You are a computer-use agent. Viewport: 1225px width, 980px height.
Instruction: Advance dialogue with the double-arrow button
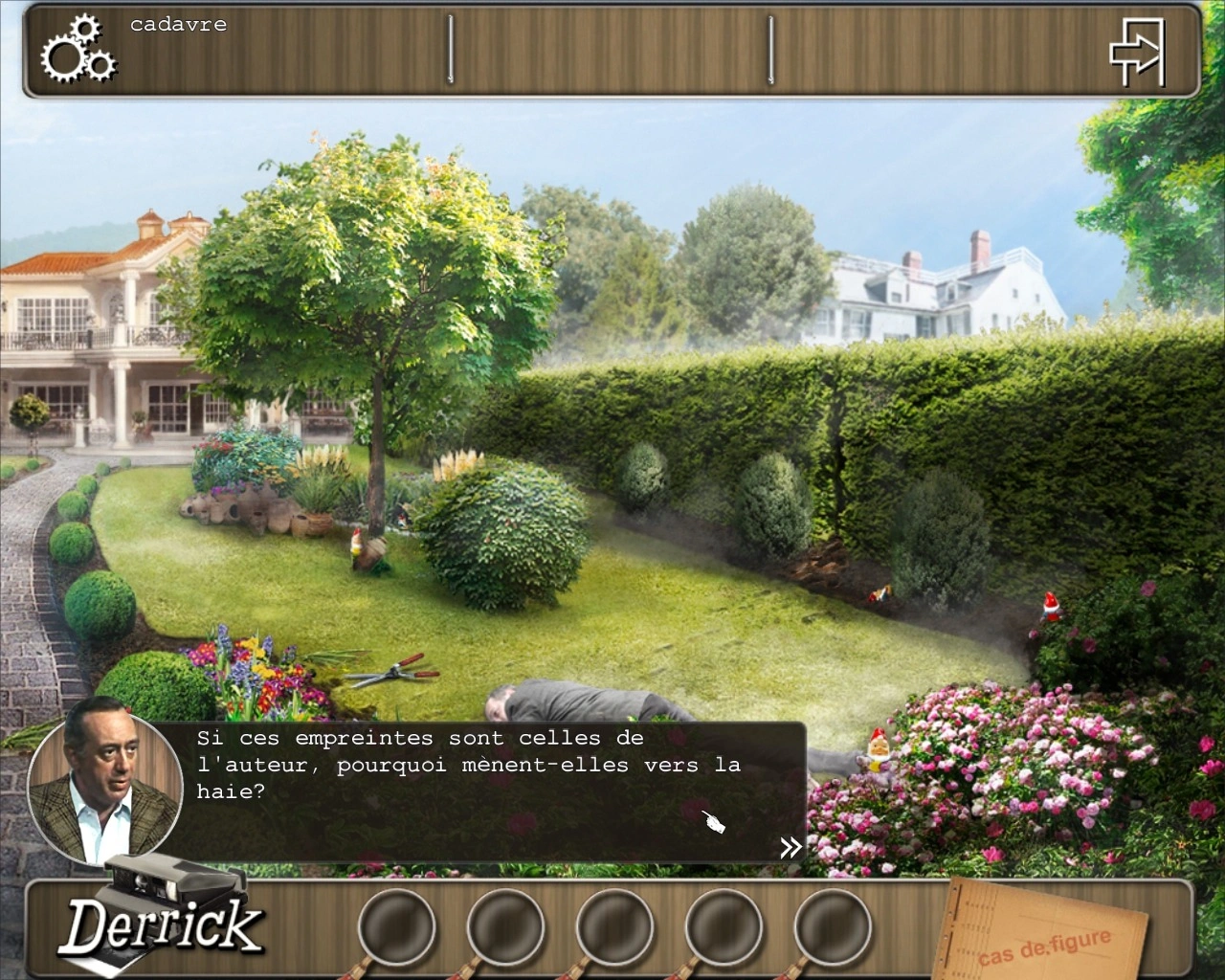coord(791,847)
